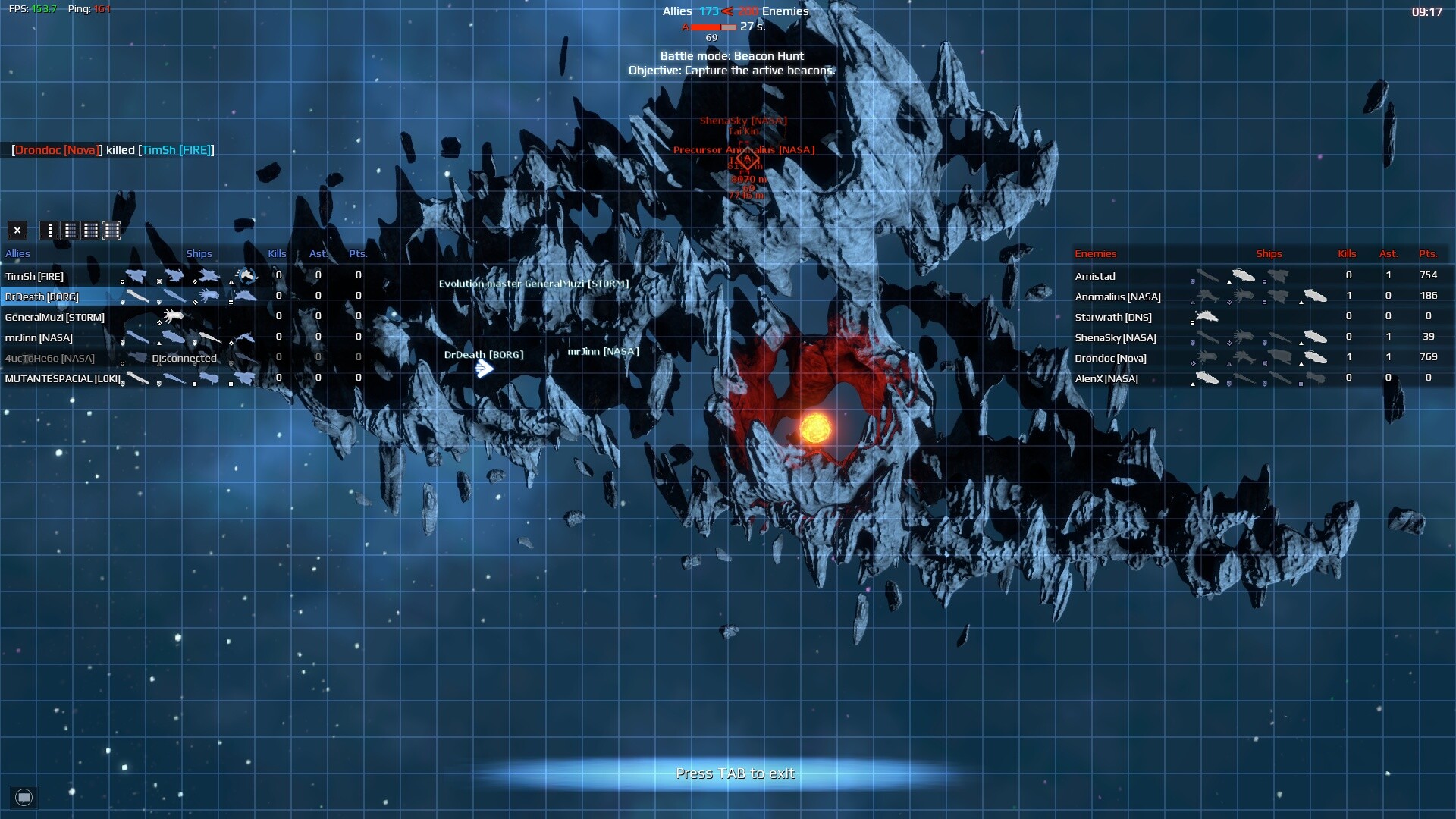1456x819 pixels.
Task: Click TimSh's respawning ship icon with circular arrows
Action: pos(249,275)
